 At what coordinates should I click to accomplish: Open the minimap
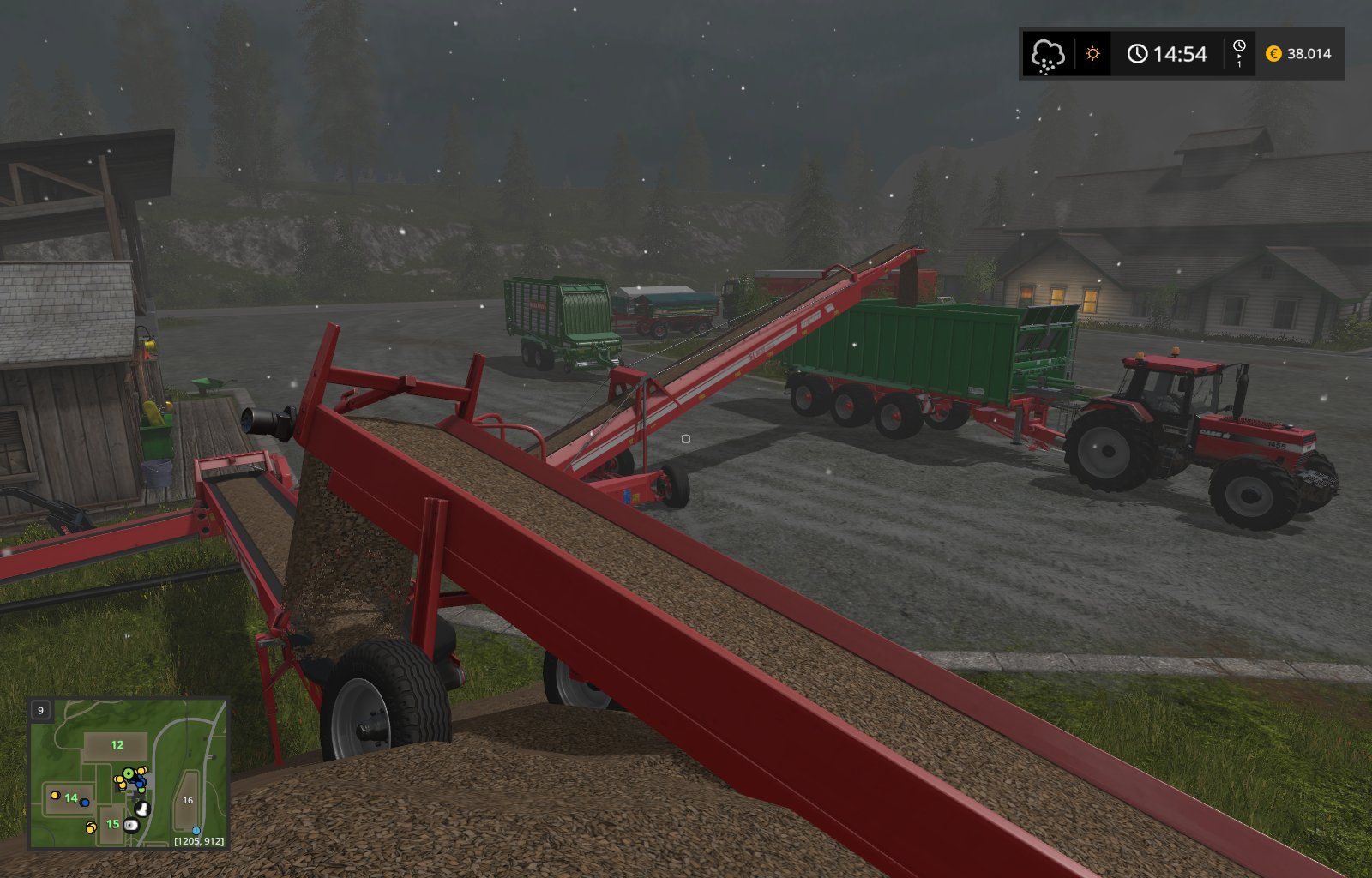pos(129,773)
